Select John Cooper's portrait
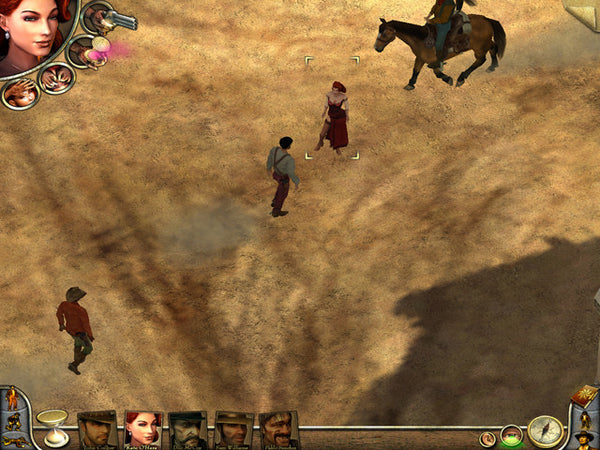The height and width of the screenshot is (450, 600). point(97,429)
